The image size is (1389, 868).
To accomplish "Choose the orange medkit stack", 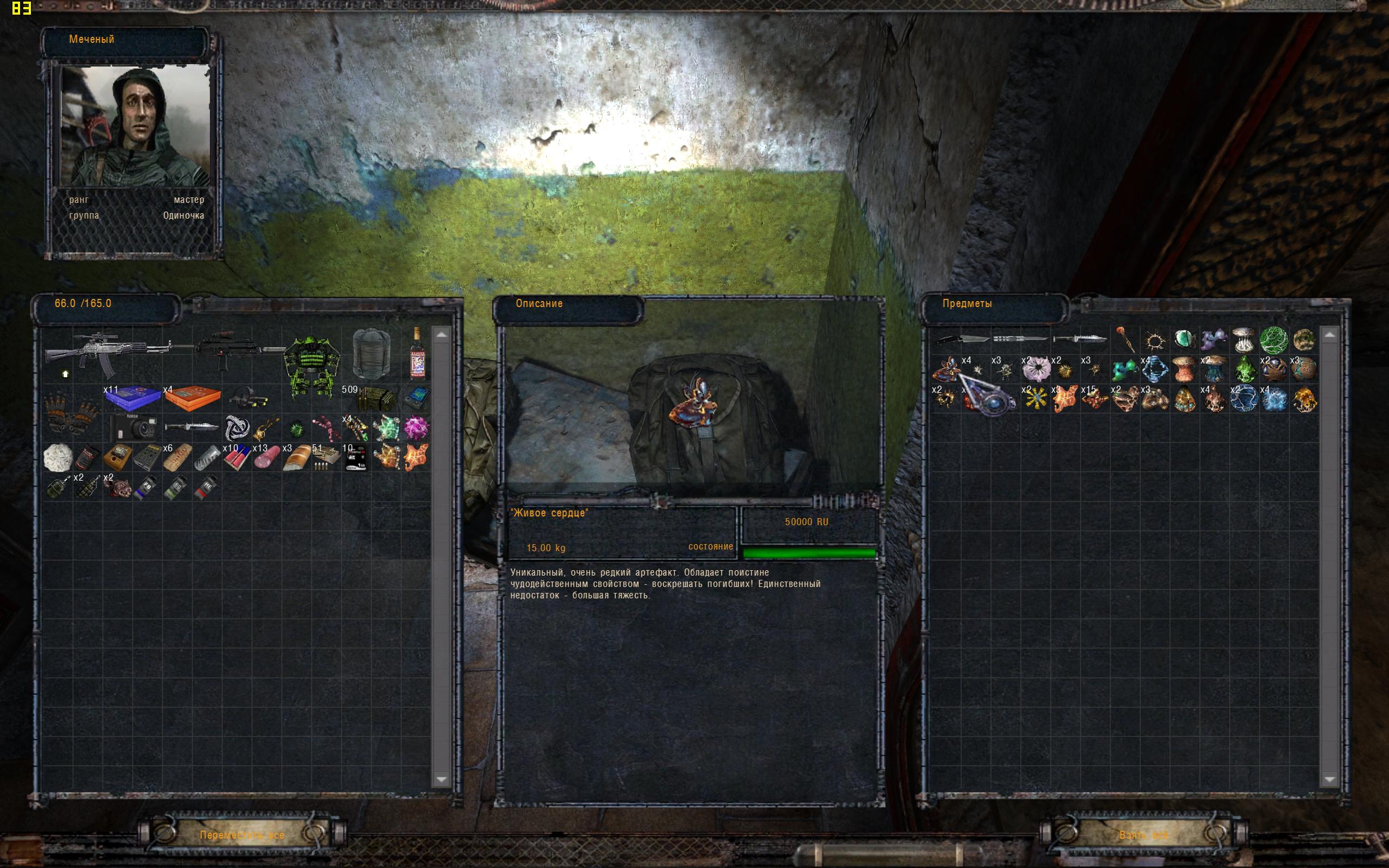I will point(192,398).
